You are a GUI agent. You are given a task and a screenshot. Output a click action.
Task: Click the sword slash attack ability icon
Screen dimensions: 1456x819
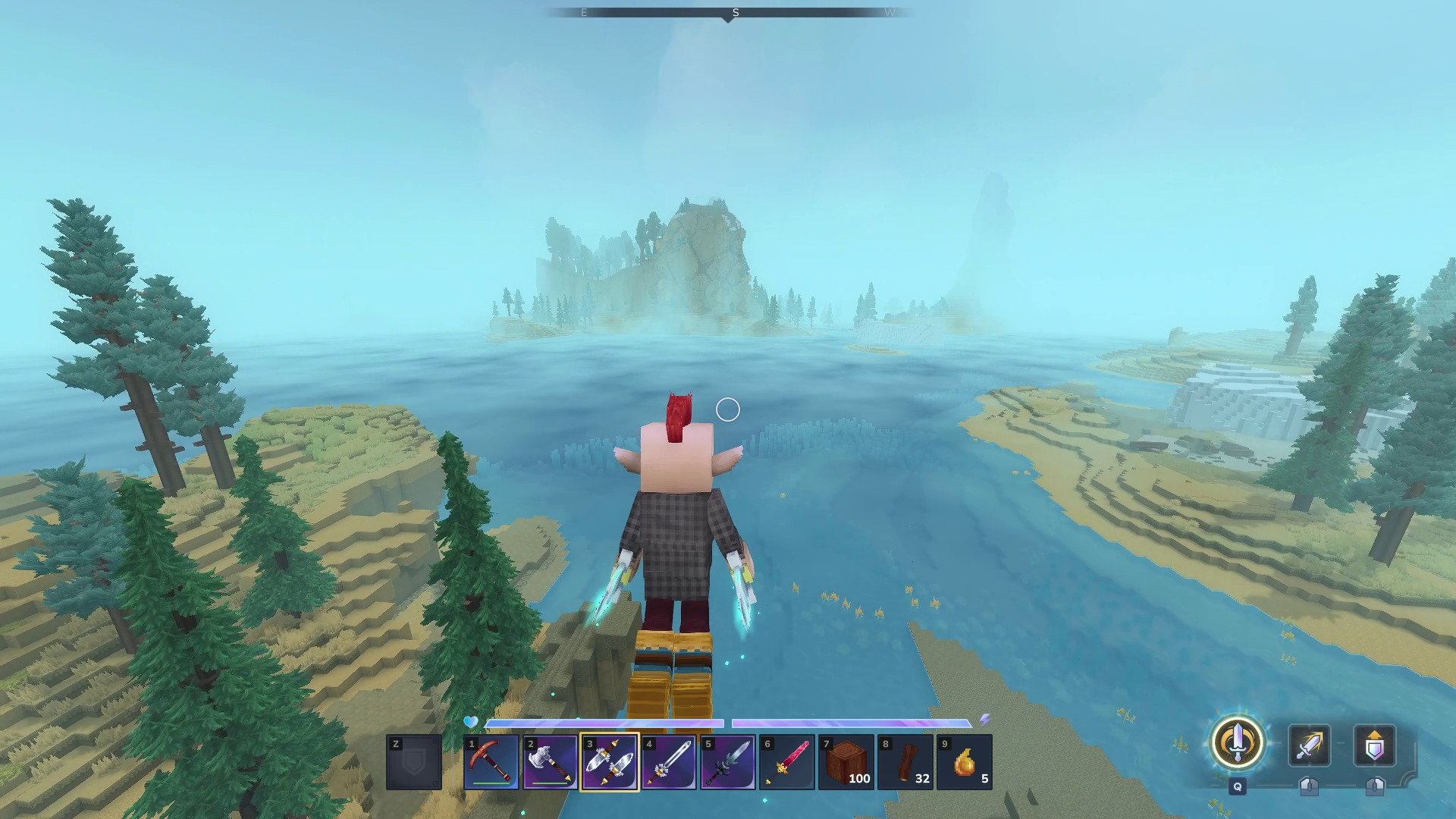point(1310,745)
